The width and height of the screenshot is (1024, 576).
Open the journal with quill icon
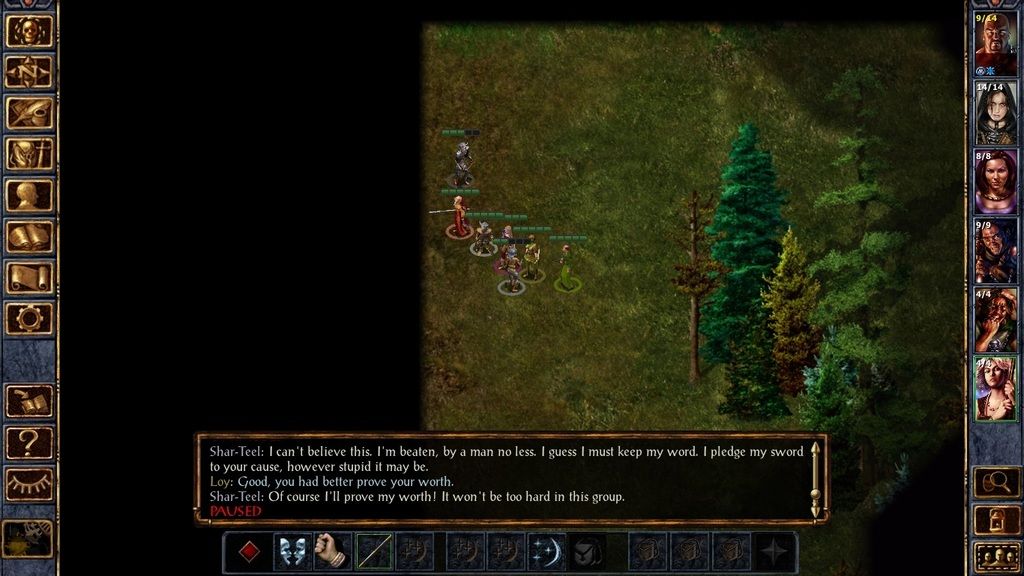coord(29,113)
